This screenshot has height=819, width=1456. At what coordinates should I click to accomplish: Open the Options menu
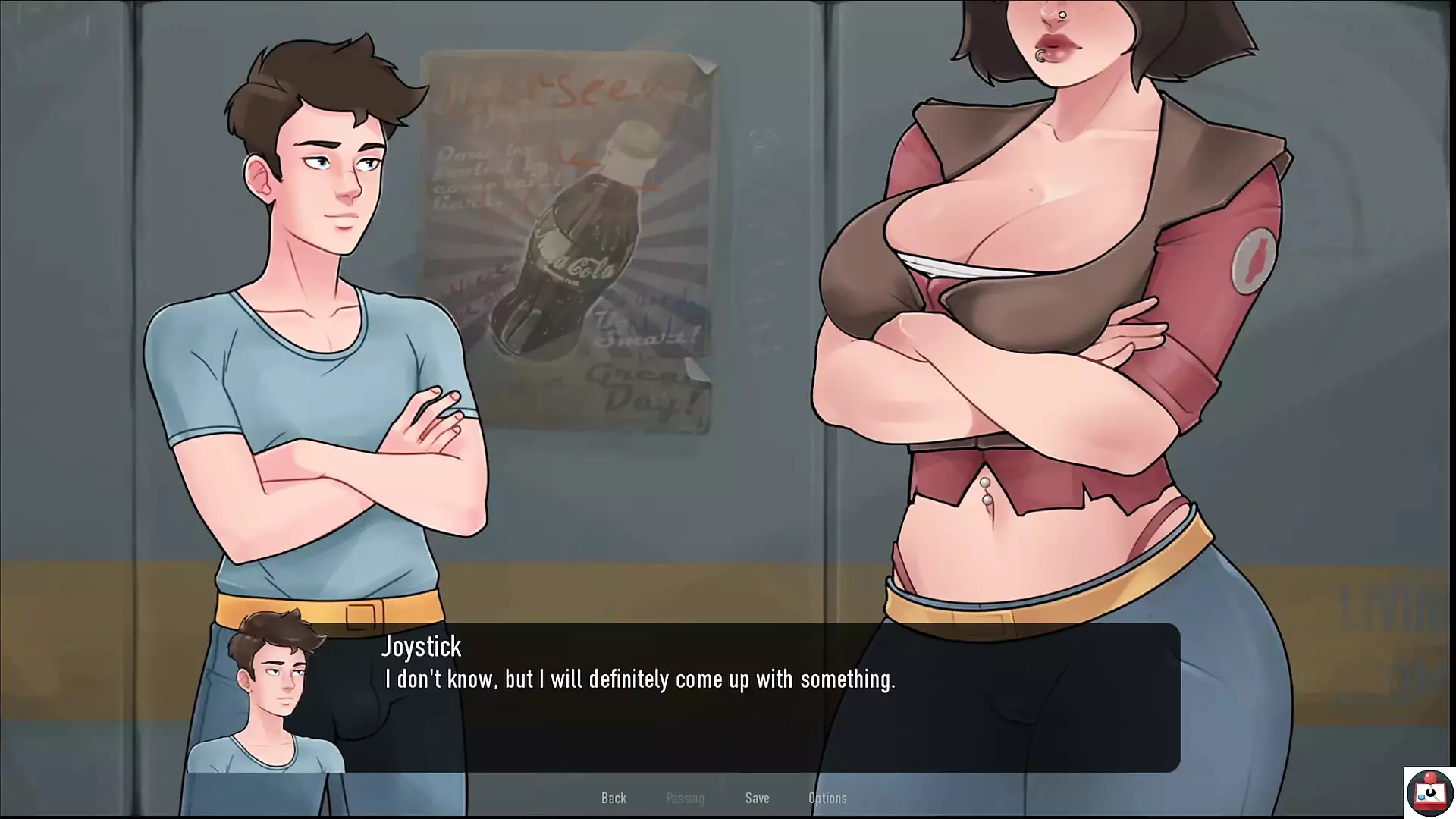[827, 798]
